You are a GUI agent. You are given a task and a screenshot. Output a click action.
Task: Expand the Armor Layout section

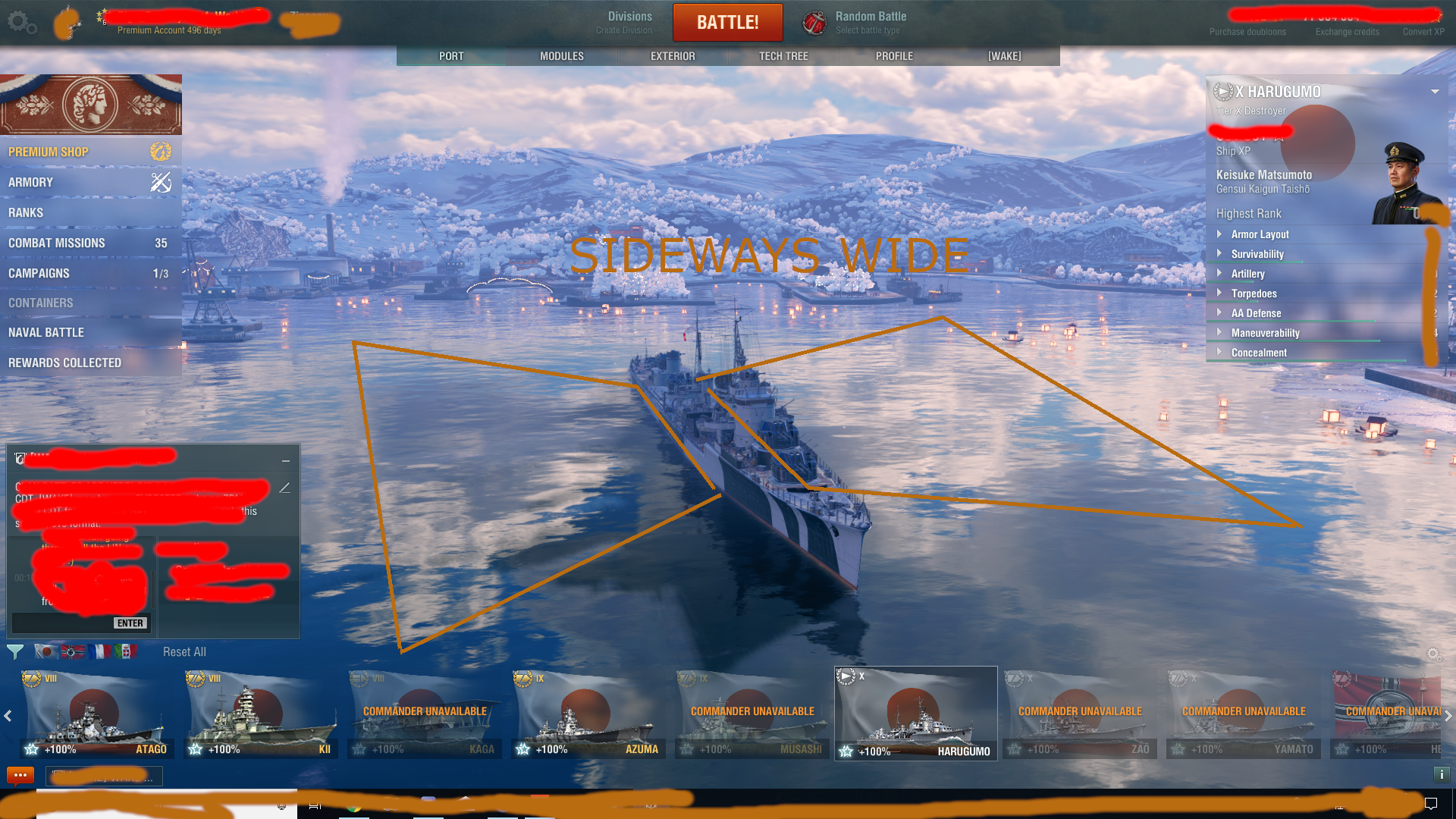click(1260, 234)
